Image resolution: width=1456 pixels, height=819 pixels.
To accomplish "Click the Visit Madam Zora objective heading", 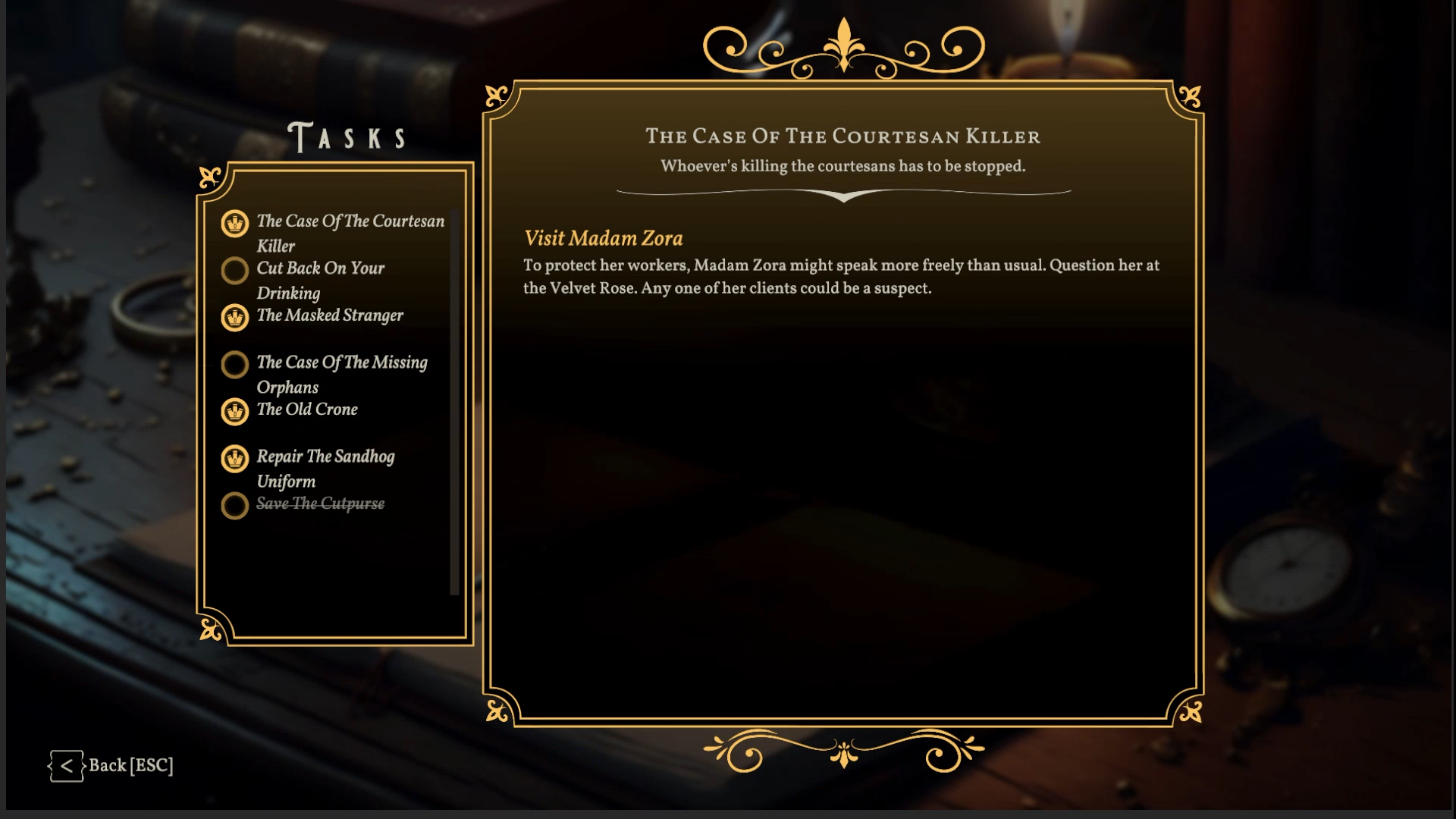I will (603, 238).
